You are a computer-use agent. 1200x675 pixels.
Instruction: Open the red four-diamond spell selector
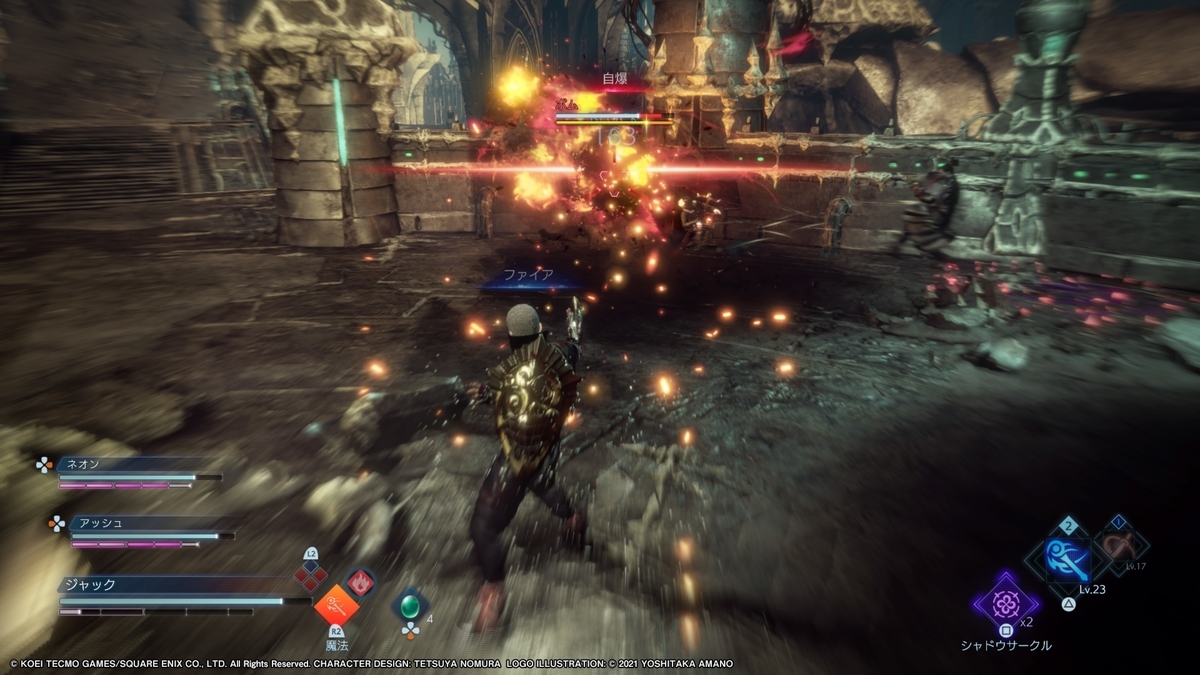pos(311,574)
